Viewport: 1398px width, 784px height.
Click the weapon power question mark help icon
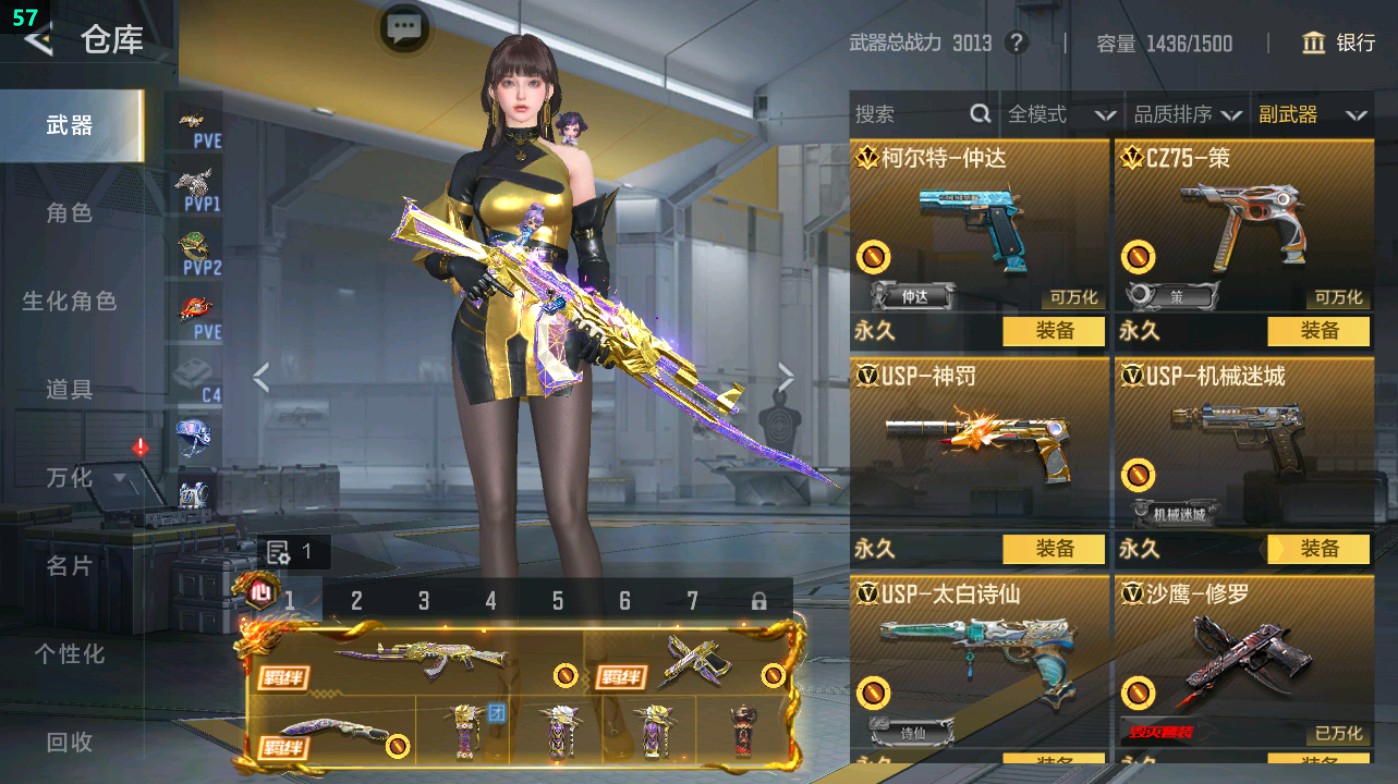coord(1017,44)
